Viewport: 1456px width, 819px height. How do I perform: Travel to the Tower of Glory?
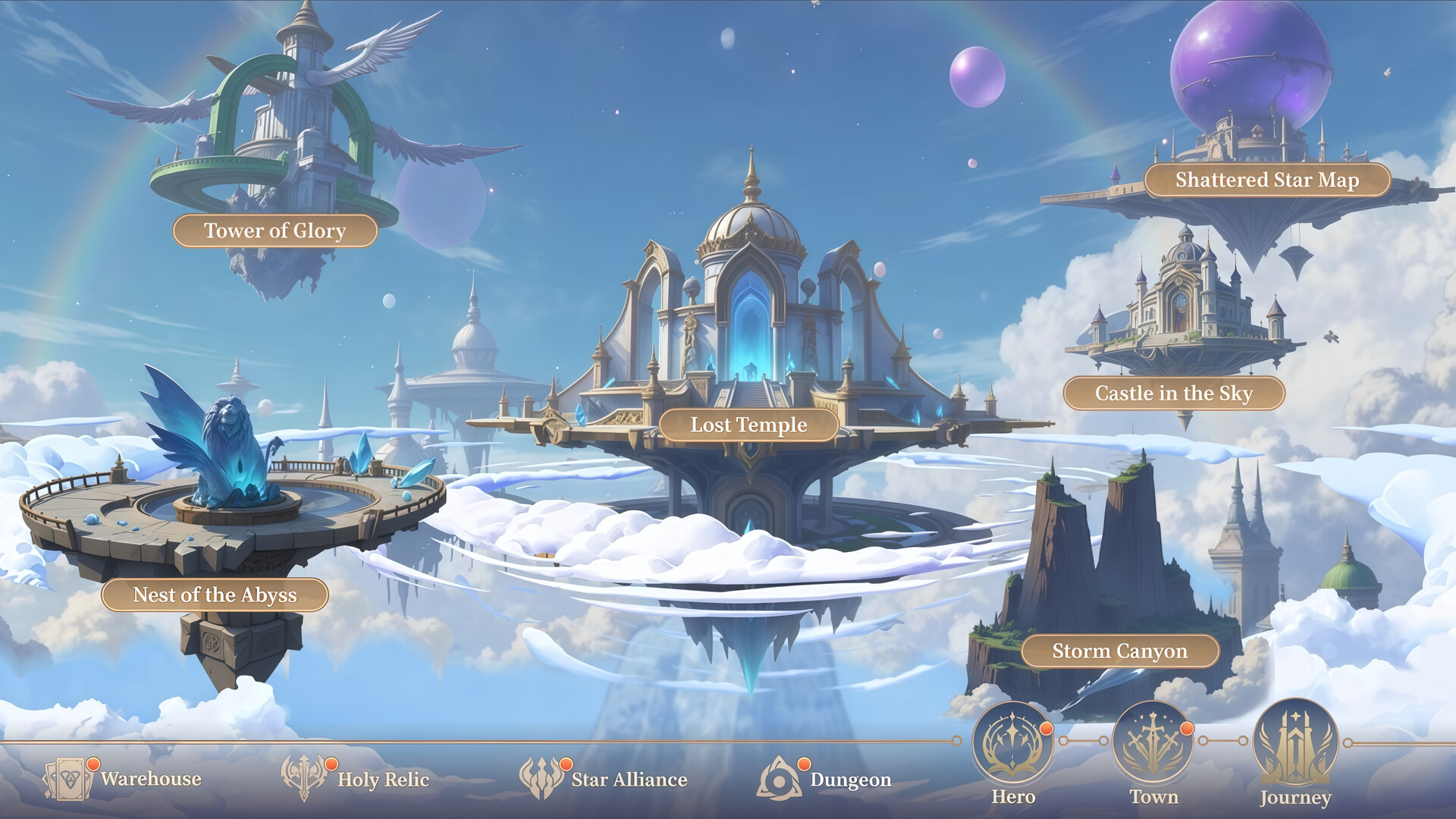275,230
